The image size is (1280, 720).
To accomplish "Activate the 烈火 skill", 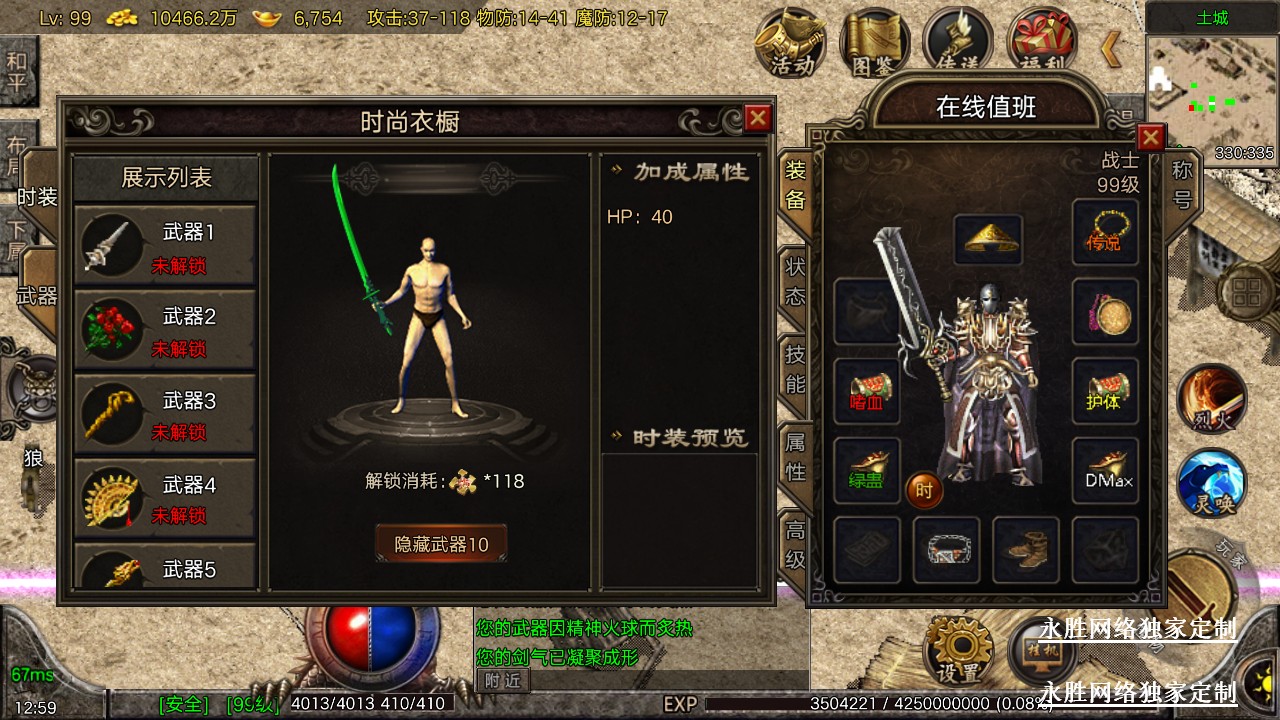I will (x=1212, y=397).
